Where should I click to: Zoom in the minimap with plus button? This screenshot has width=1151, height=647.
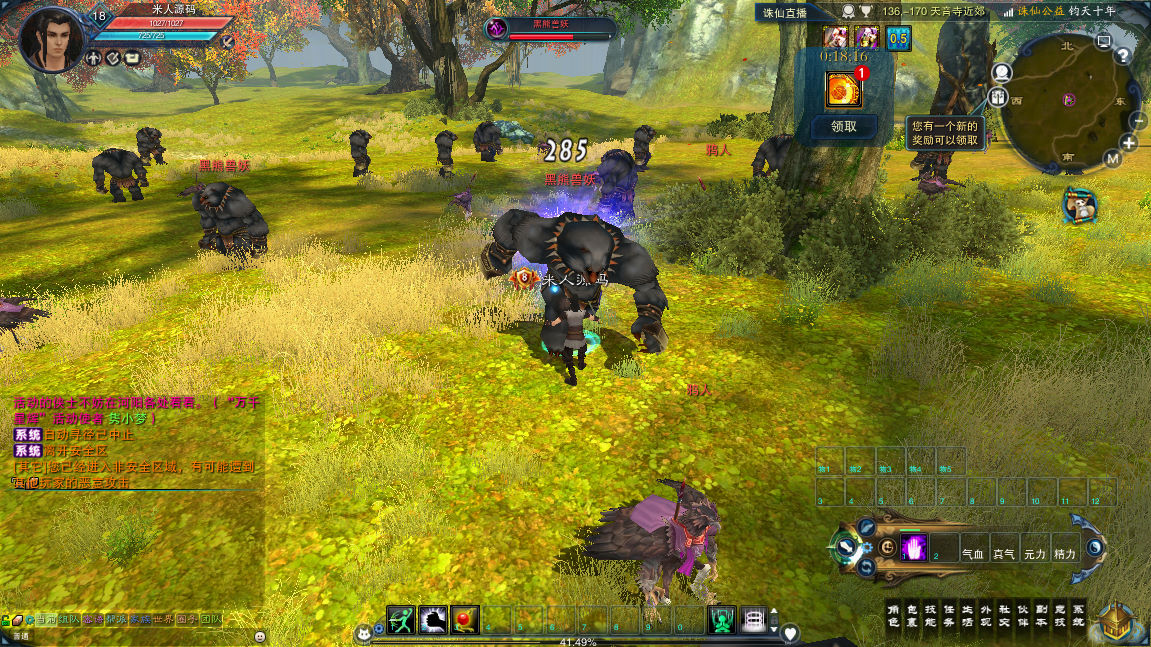tap(1129, 143)
